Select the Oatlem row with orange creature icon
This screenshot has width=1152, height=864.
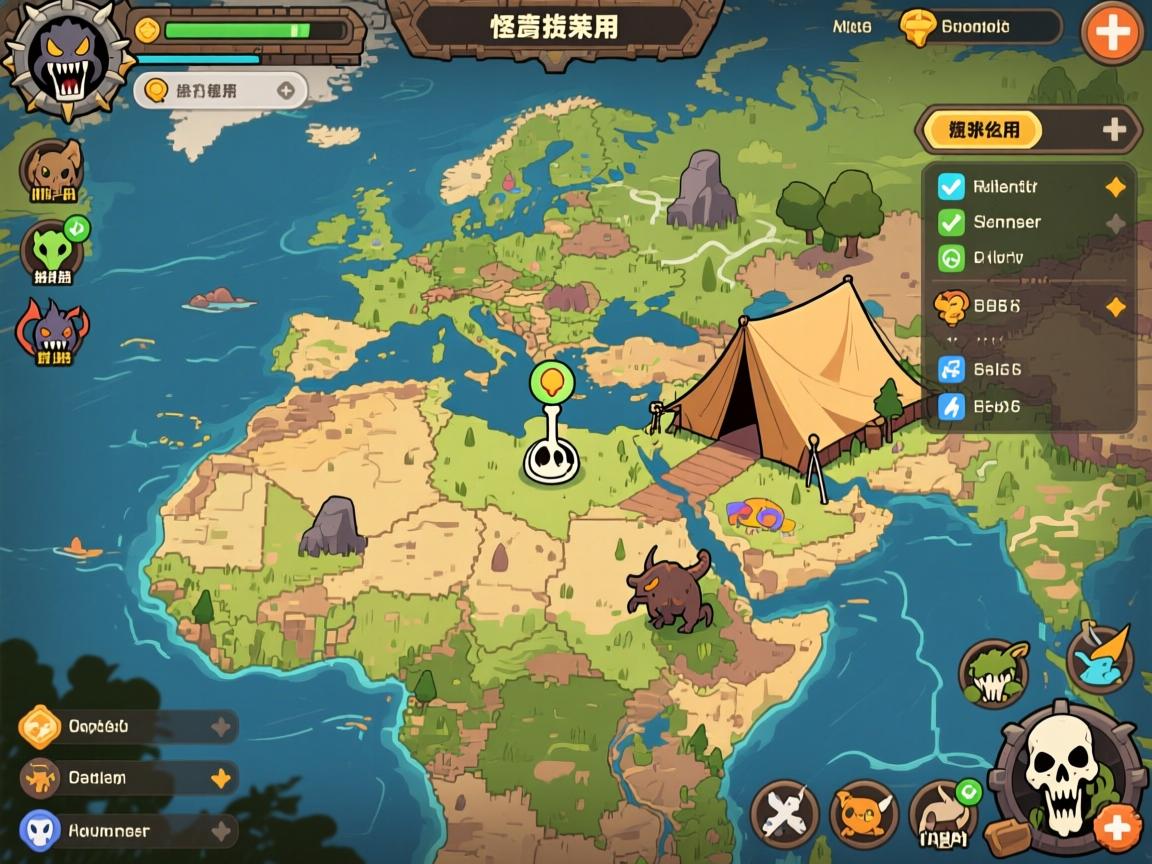(x=127, y=777)
